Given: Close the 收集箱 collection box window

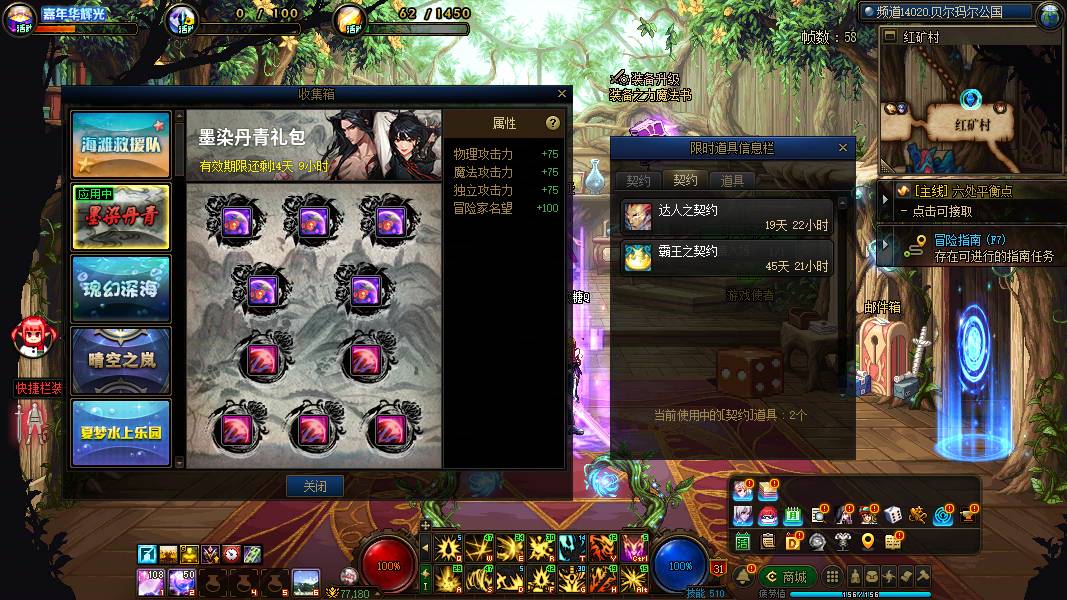Looking at the screenshot, I should pos(562,94).
